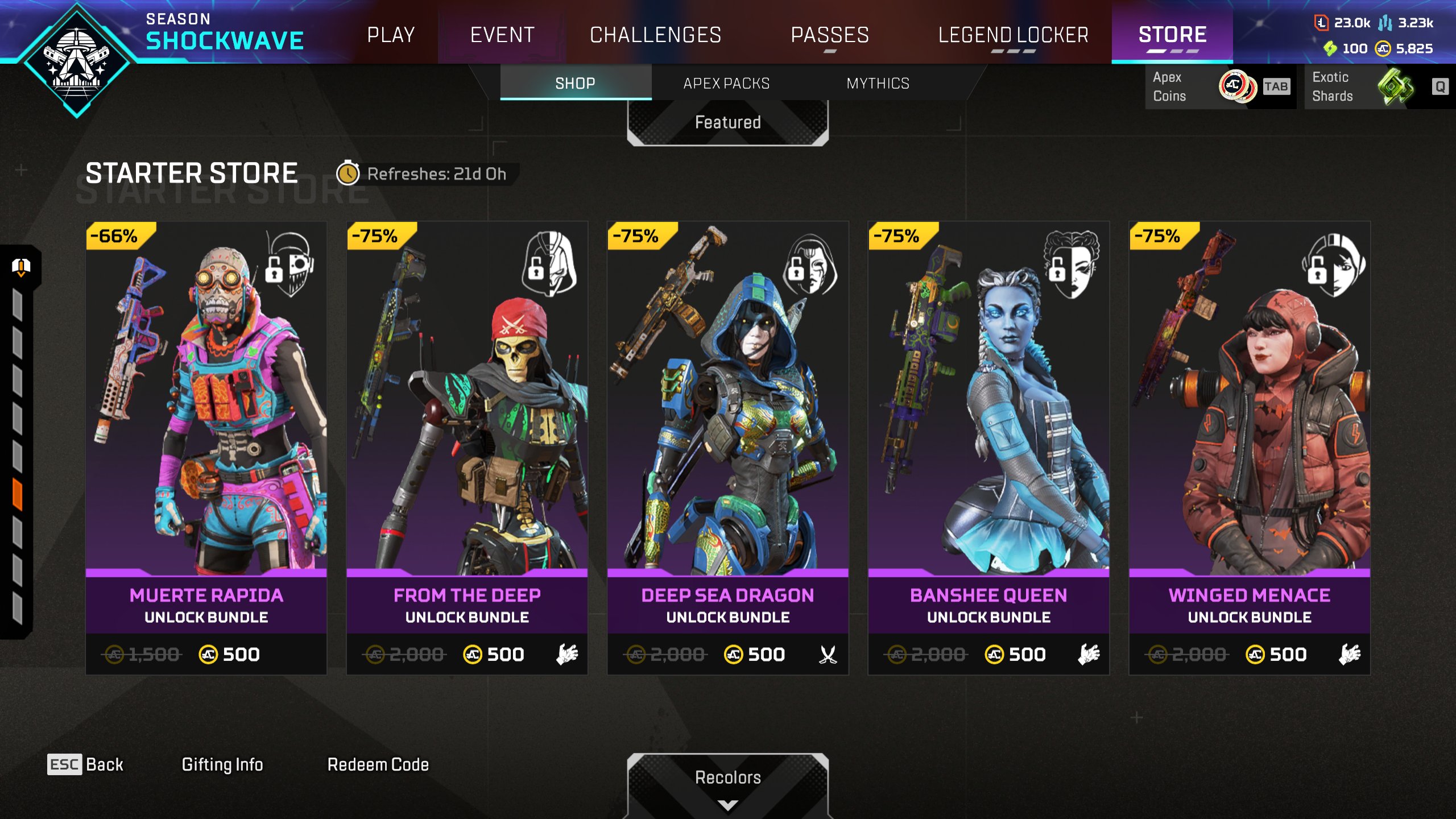Screen dimensions: 1456x819
Task: Open the Play tab
Action: click(391, 35)
